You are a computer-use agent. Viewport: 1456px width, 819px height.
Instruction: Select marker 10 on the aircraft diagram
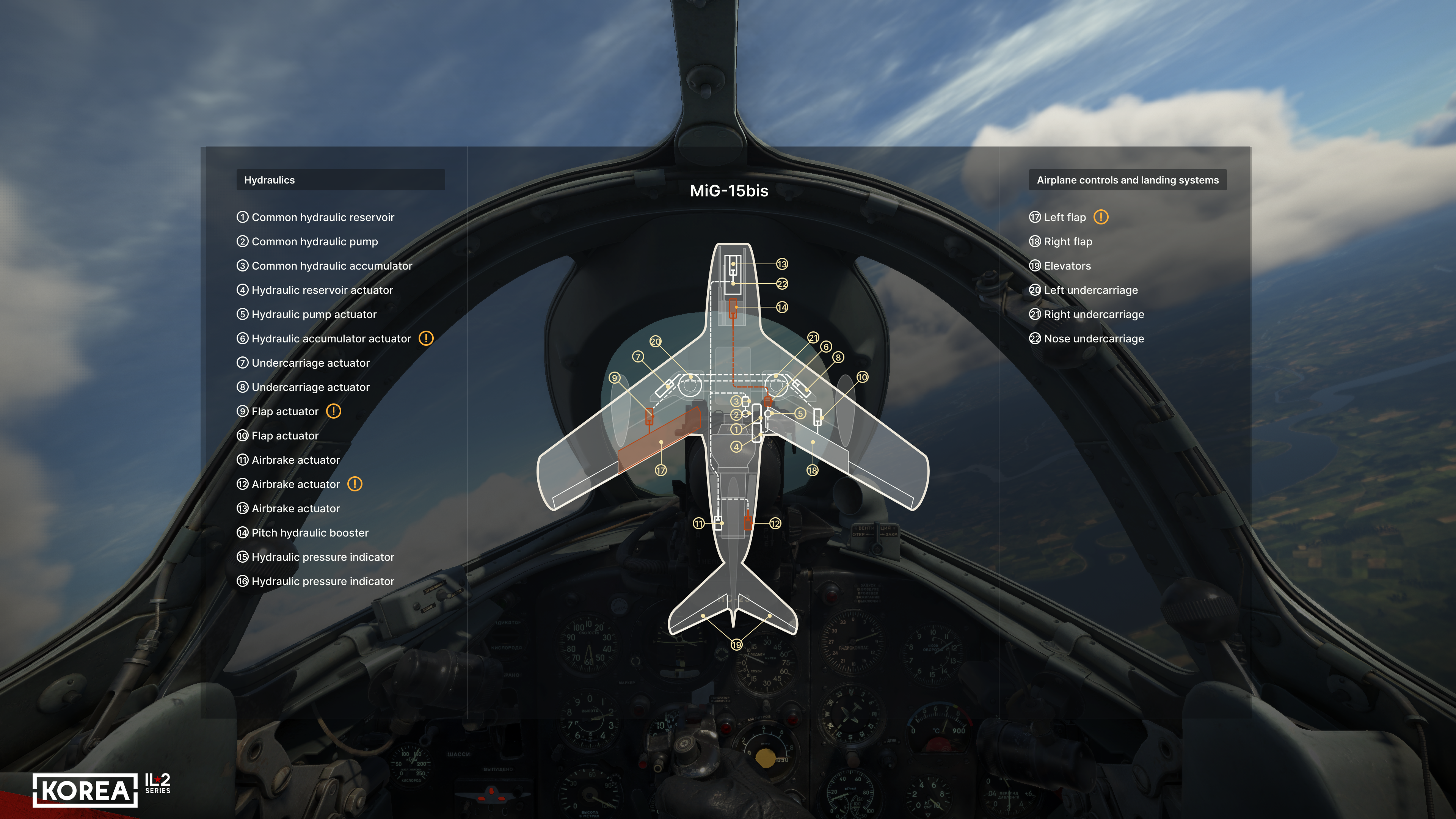coord(862,377)
